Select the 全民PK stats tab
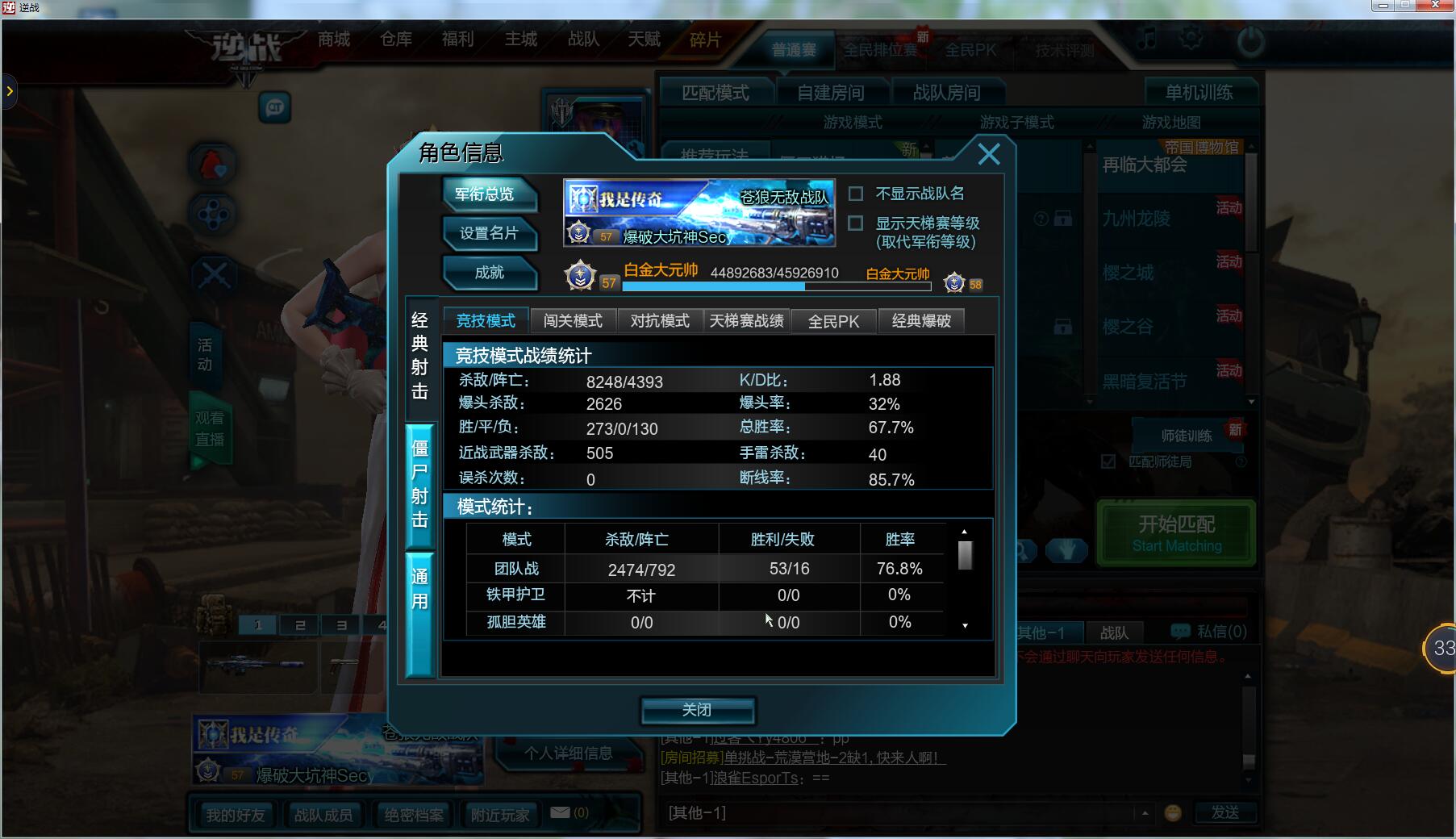Viewport: 1456px width, 839px height. tap(833, 321)
